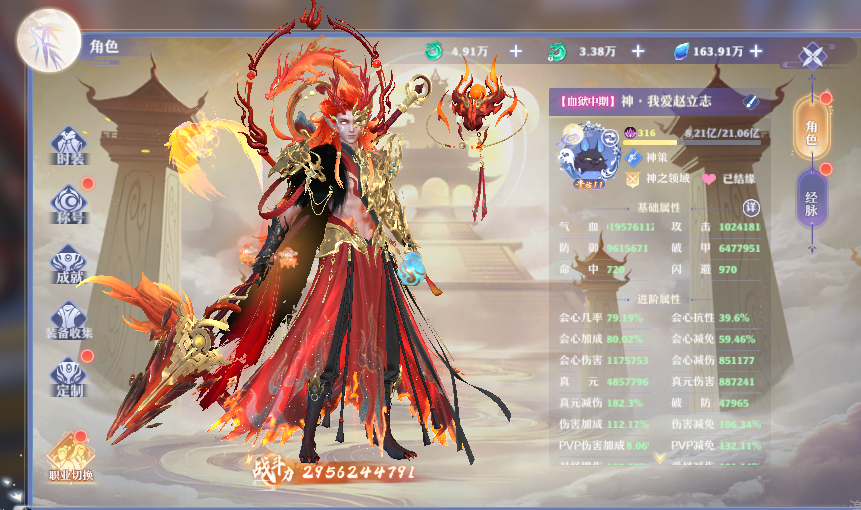Expand attributes with the down arrow
This screenshot has width=861, height=510.
660,457
